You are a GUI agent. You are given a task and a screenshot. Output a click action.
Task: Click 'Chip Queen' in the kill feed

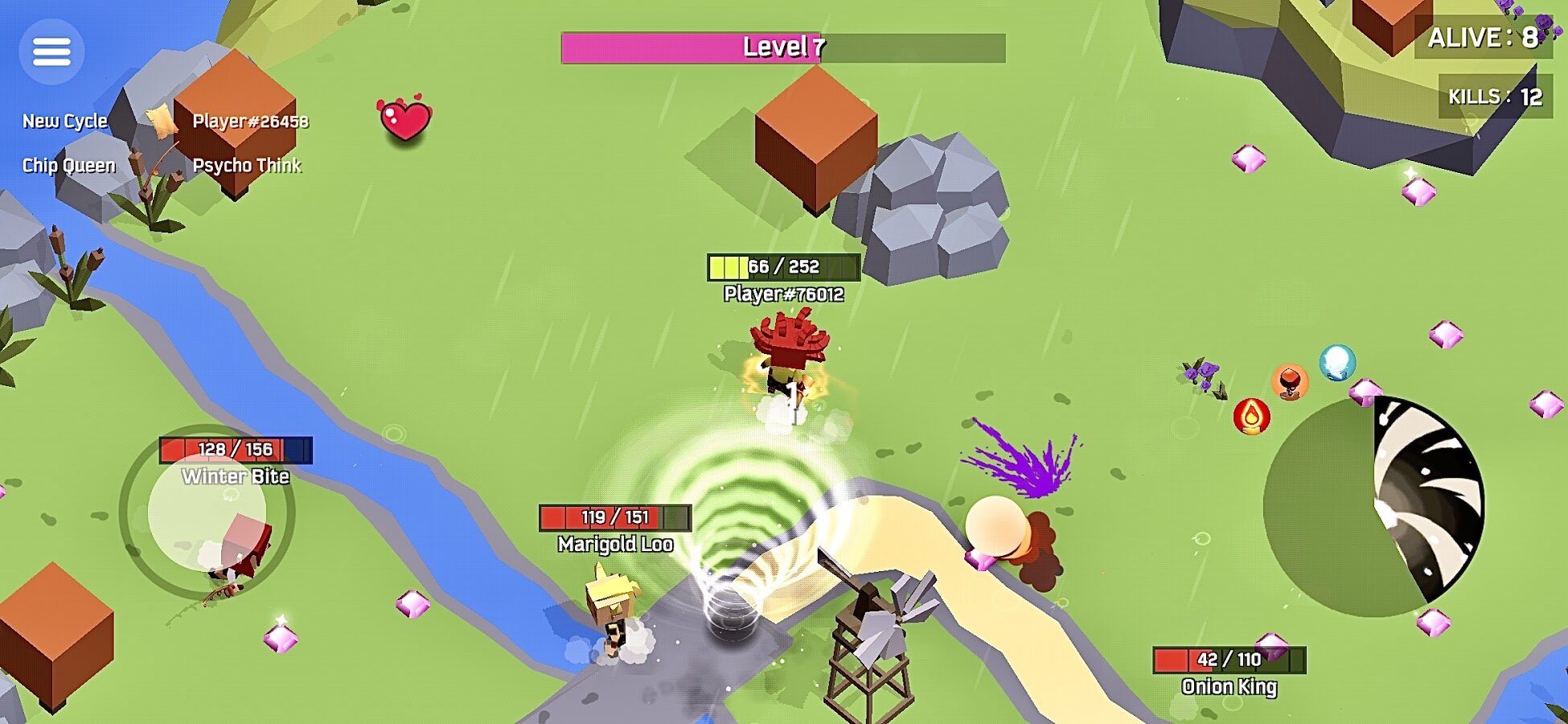(x=68, y=167)
